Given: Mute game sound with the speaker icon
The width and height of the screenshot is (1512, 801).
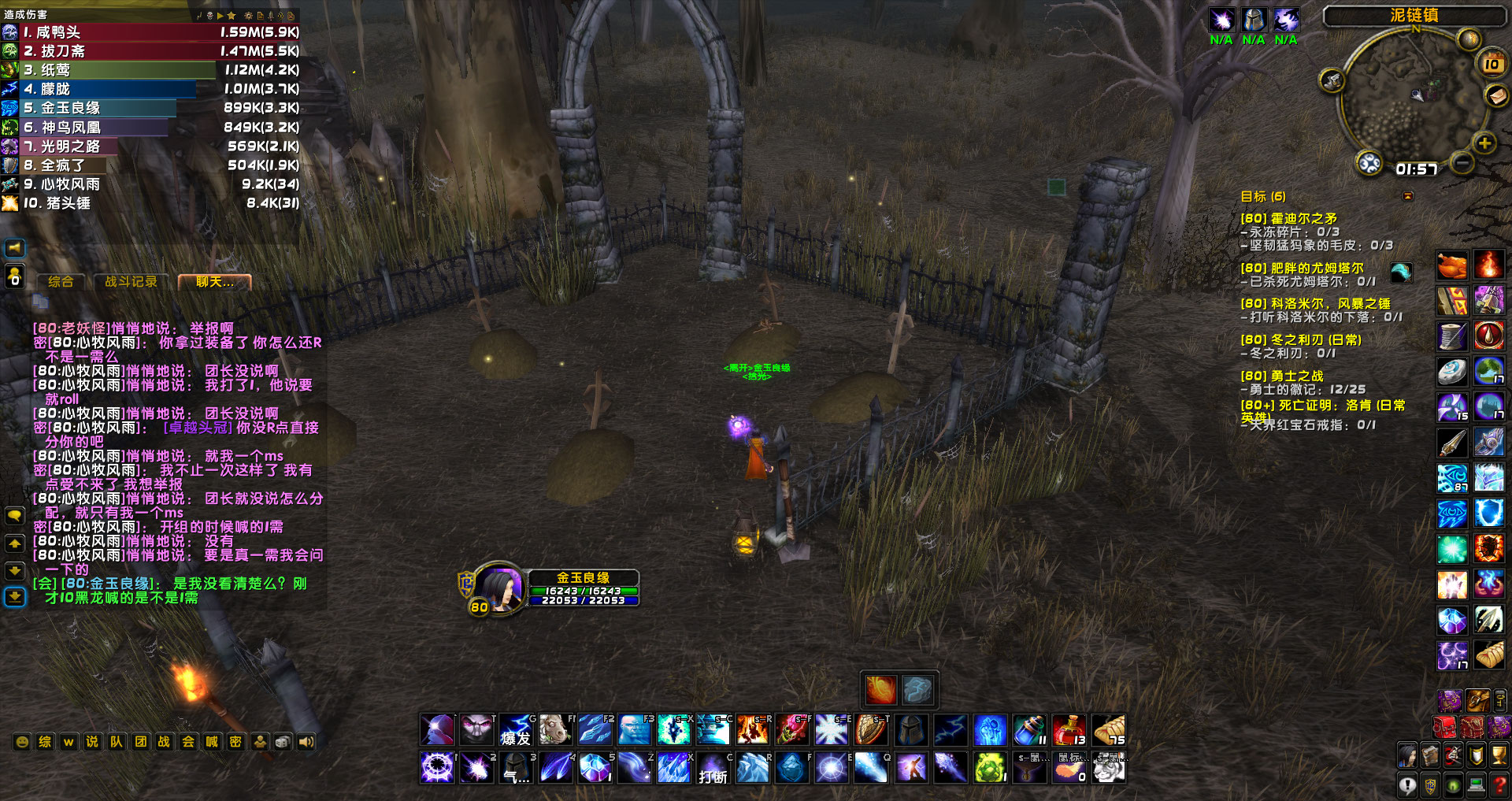Looking at the screenshot, I should [x=305, y=741].
